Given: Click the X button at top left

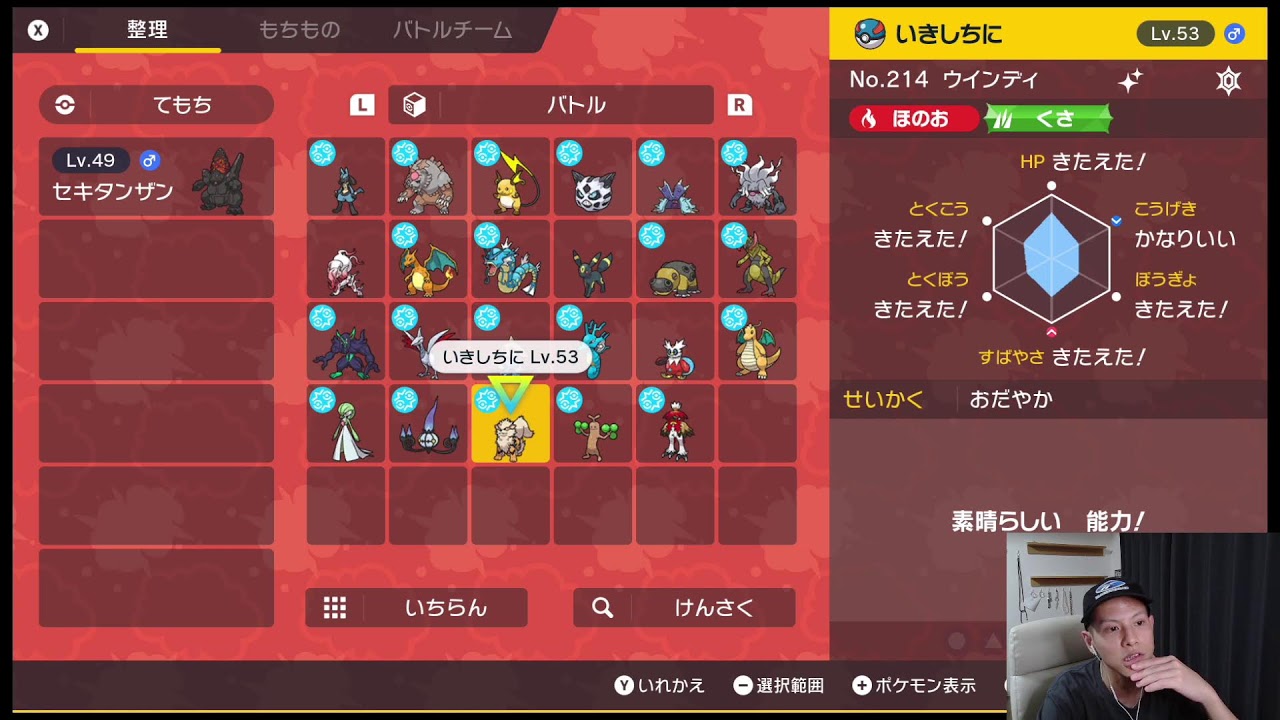Looking at the screenshot, I should (x=37, y=29).
